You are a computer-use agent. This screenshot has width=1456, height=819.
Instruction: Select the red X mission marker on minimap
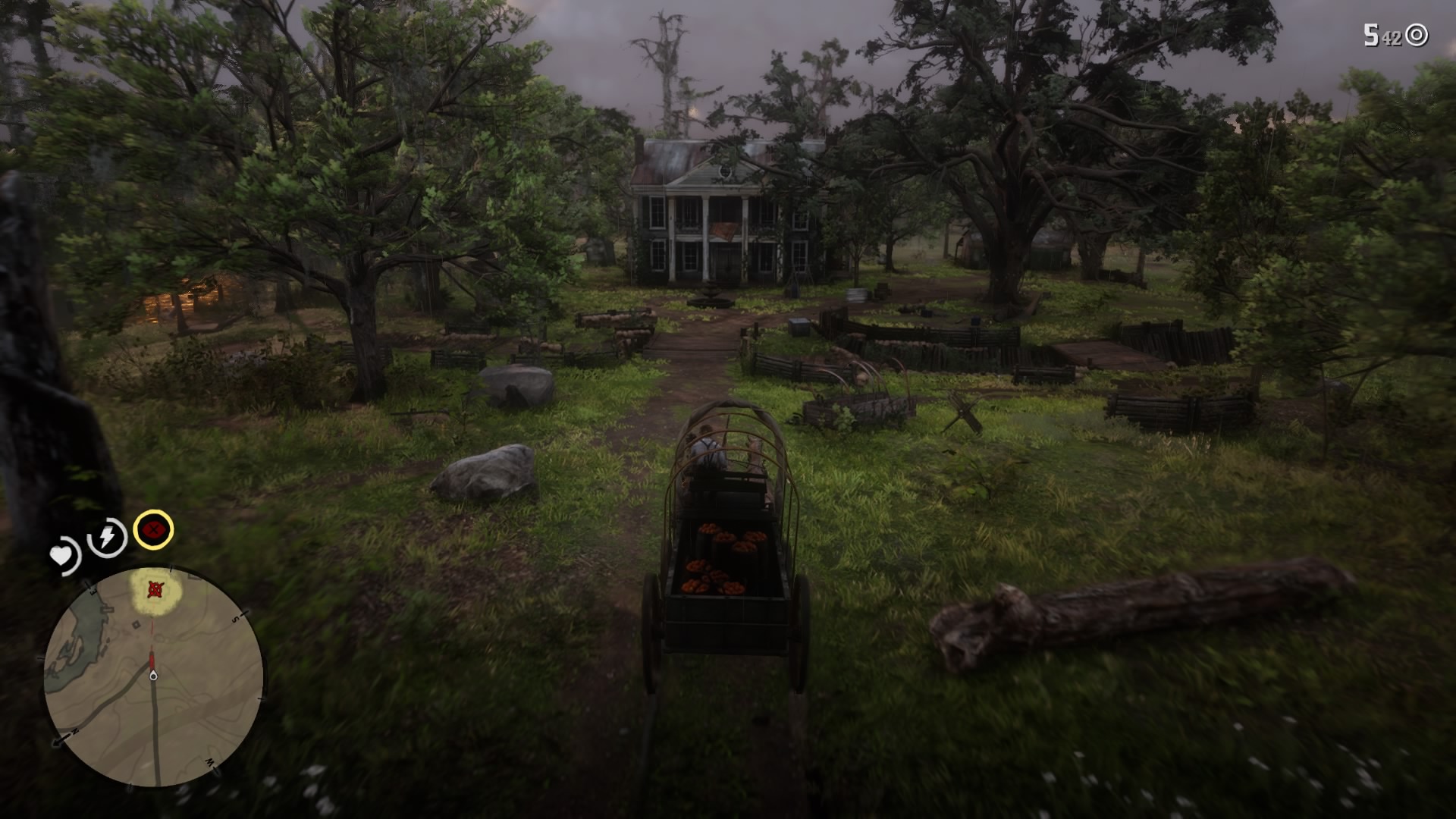[155, 589]
